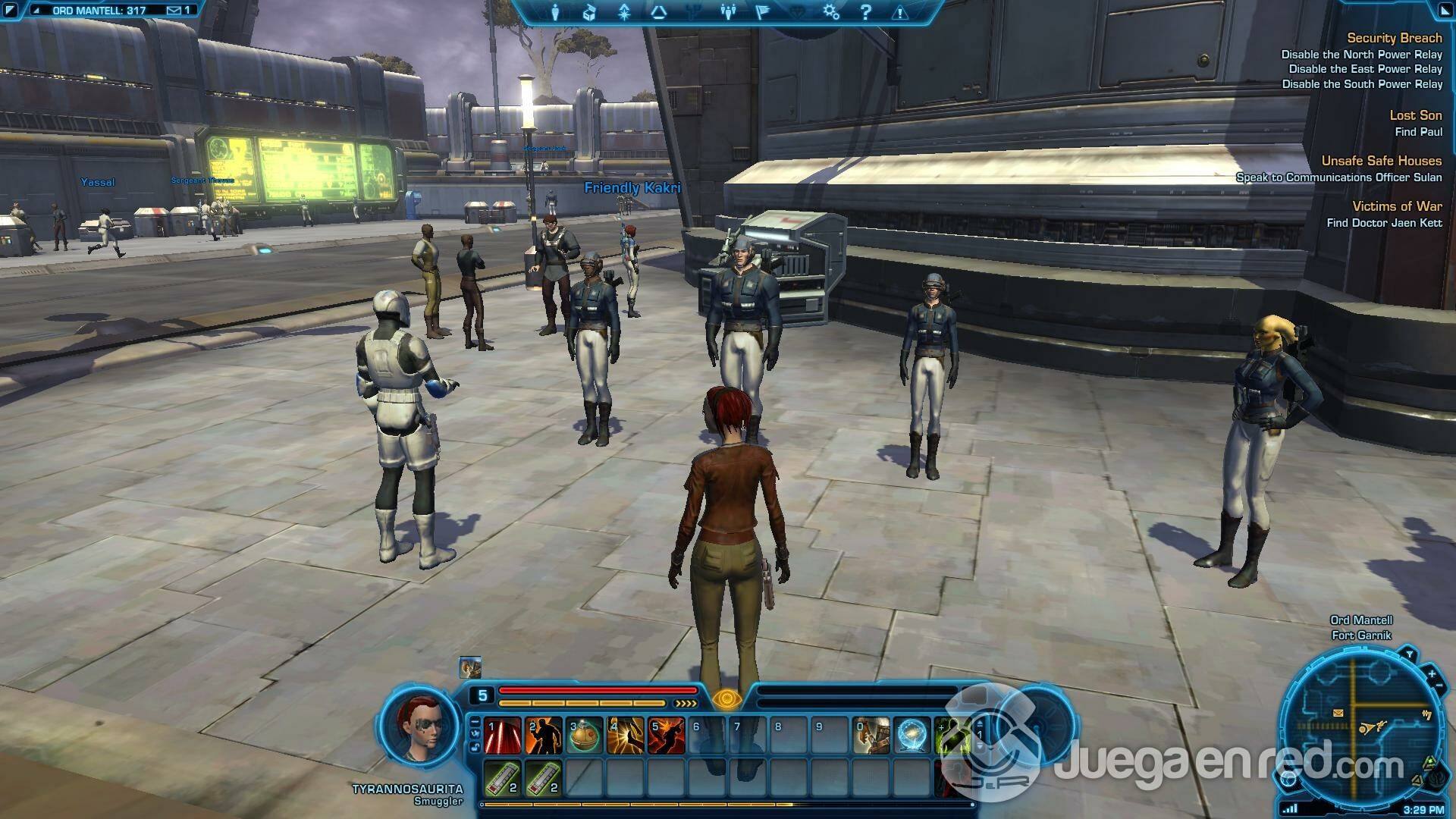Click the gear settings icon in the top menu
The height and width of the screenshot is (819, 1456).
click(x=831, y=12)
